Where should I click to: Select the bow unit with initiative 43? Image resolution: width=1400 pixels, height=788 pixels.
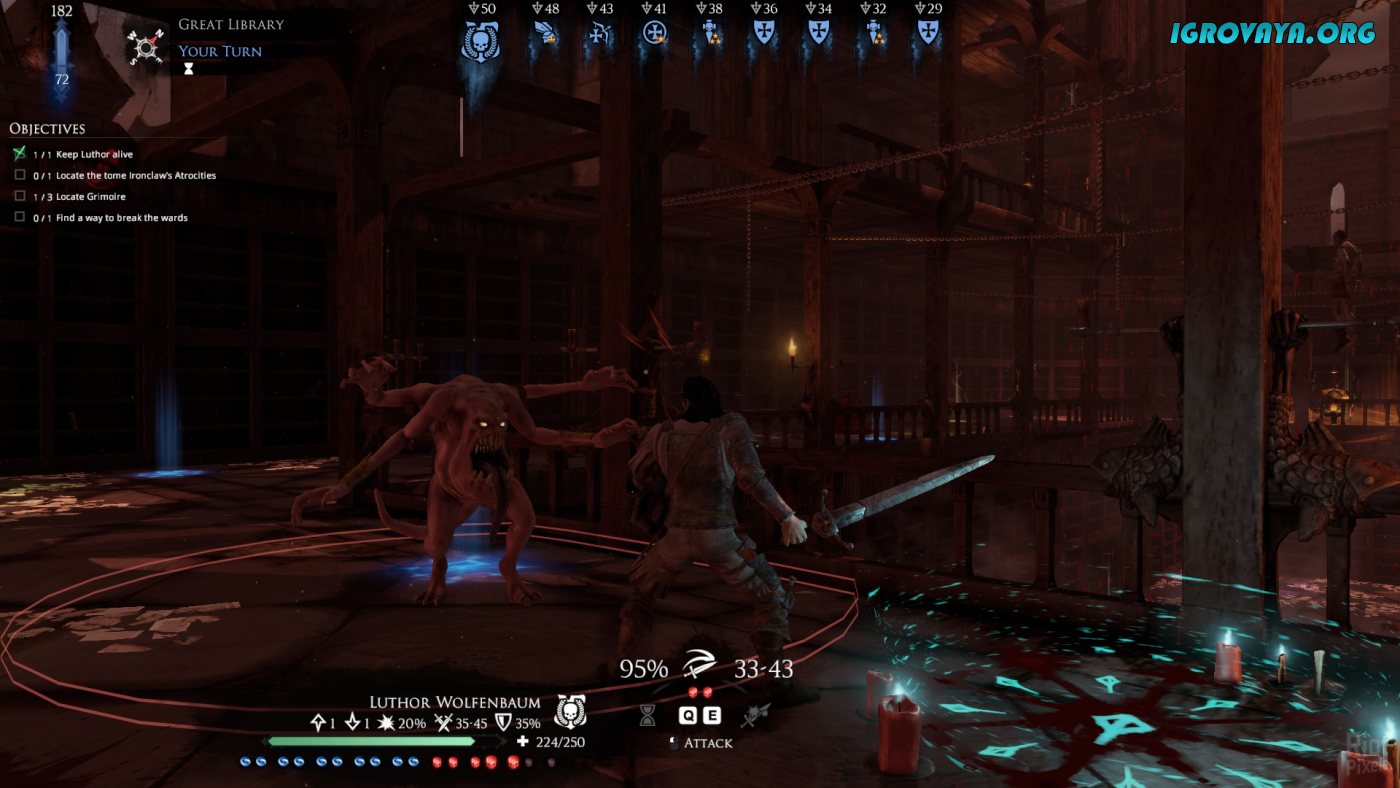click(x=600, y=34)
